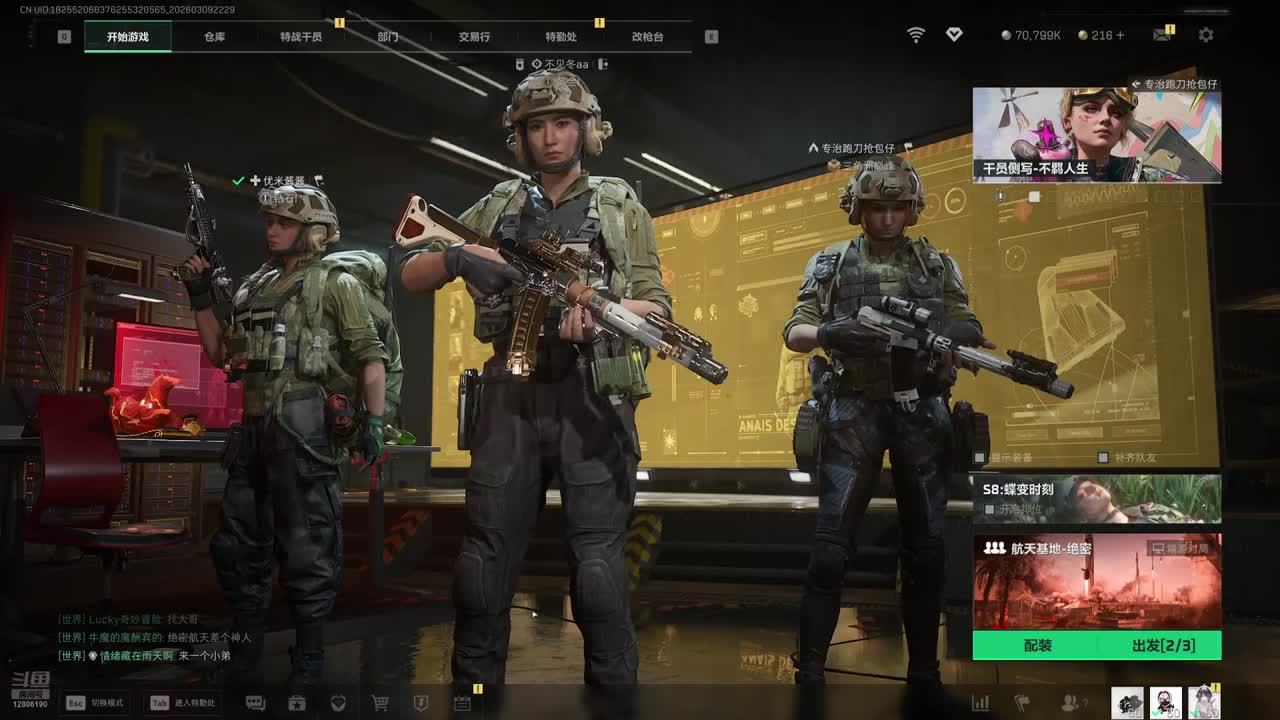Open the S8:蝶变时刻 season banner

click(1097, 498)
